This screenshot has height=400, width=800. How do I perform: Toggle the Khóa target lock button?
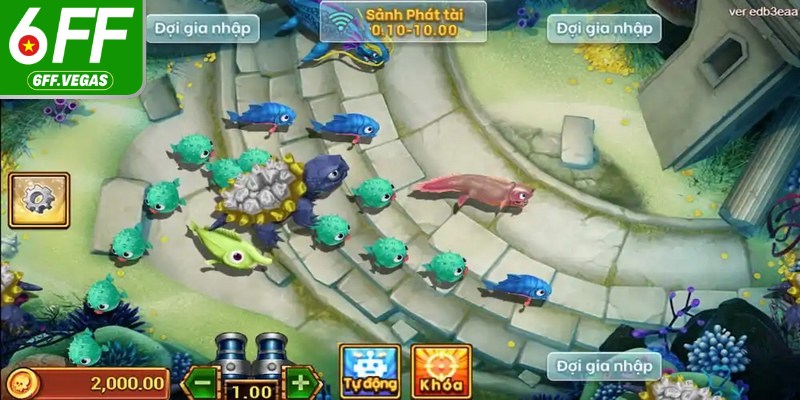[442, 370]
